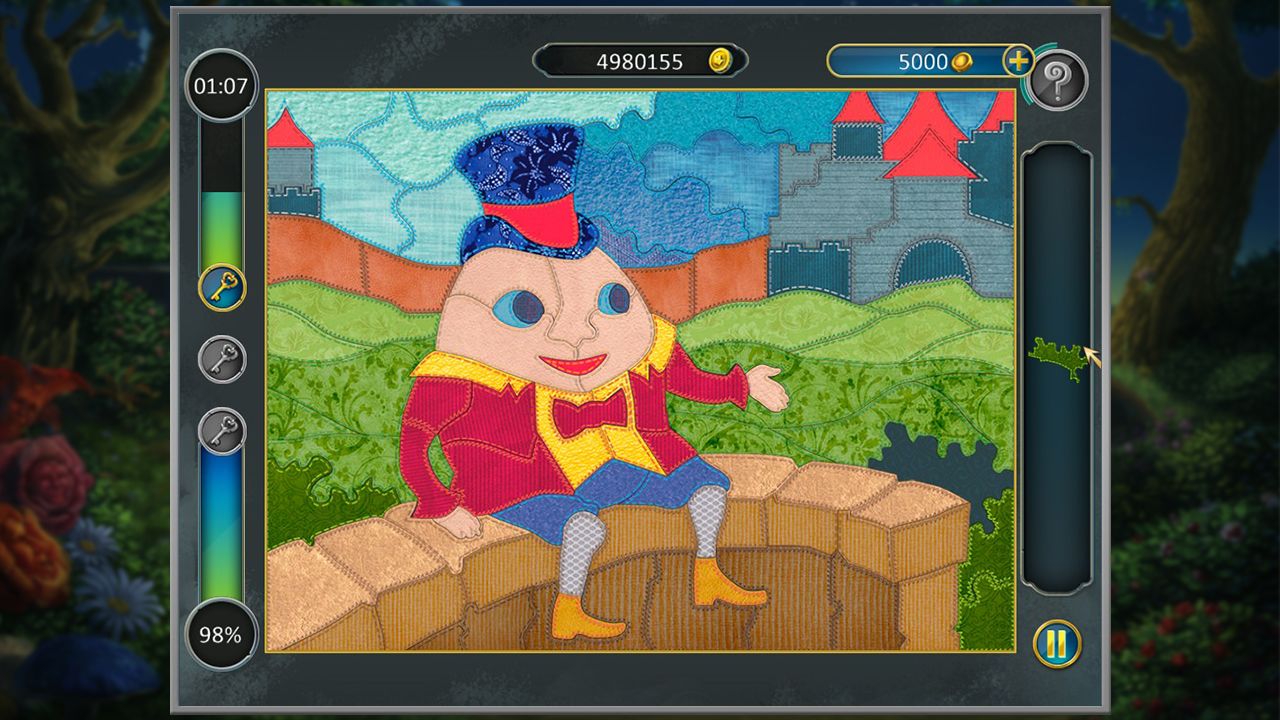Pause the game with the pause button
The image size is (1280, 720).
coord(1056,643)
